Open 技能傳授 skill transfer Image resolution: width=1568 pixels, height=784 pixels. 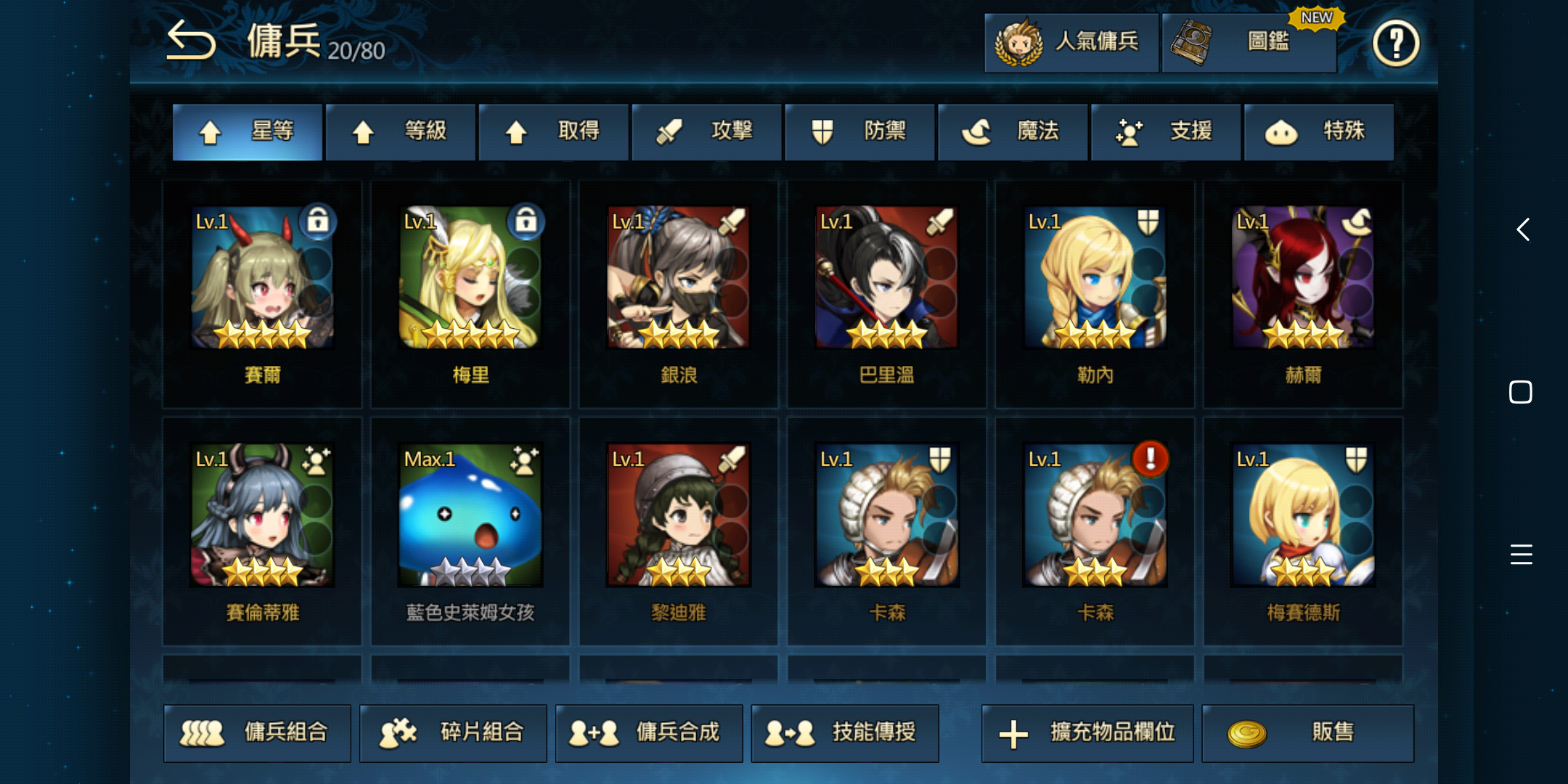click(844, 733)
